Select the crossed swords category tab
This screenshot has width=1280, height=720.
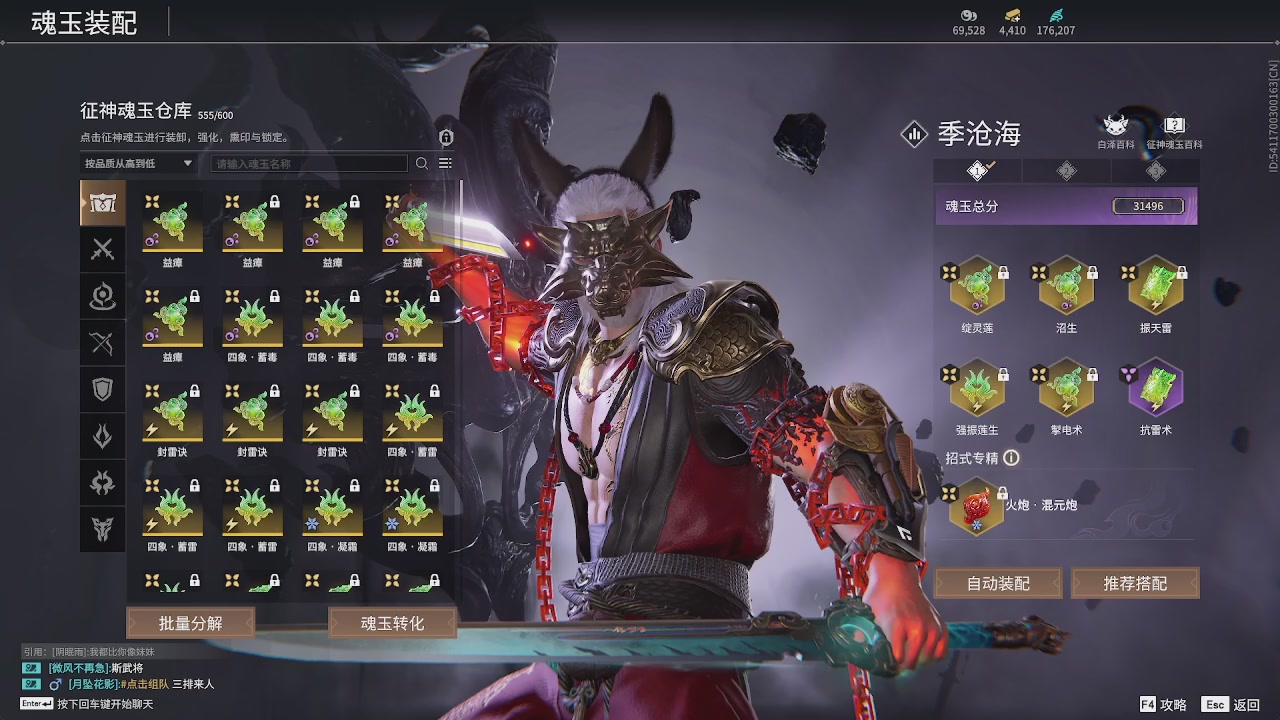[x=103, y=250]
